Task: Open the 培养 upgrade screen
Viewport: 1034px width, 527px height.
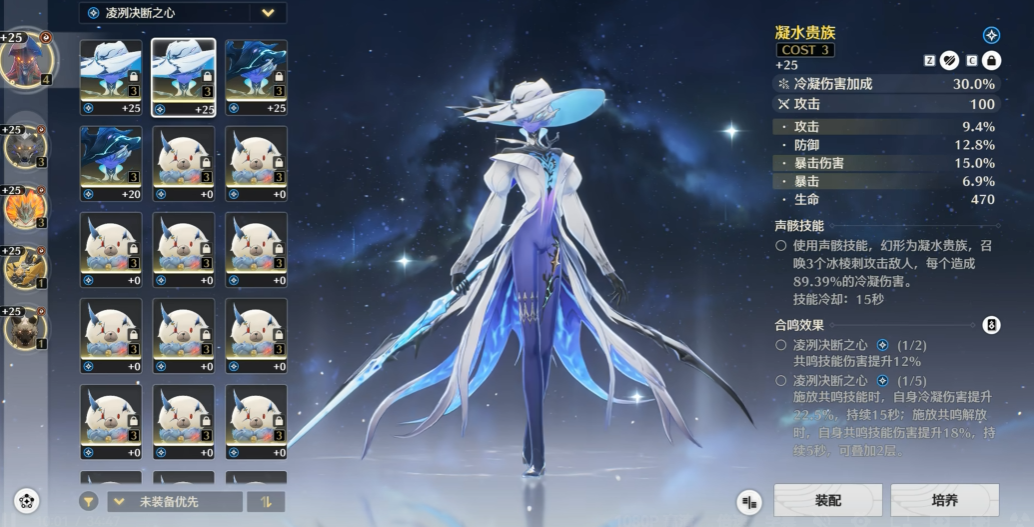Action: pos(944,500)
